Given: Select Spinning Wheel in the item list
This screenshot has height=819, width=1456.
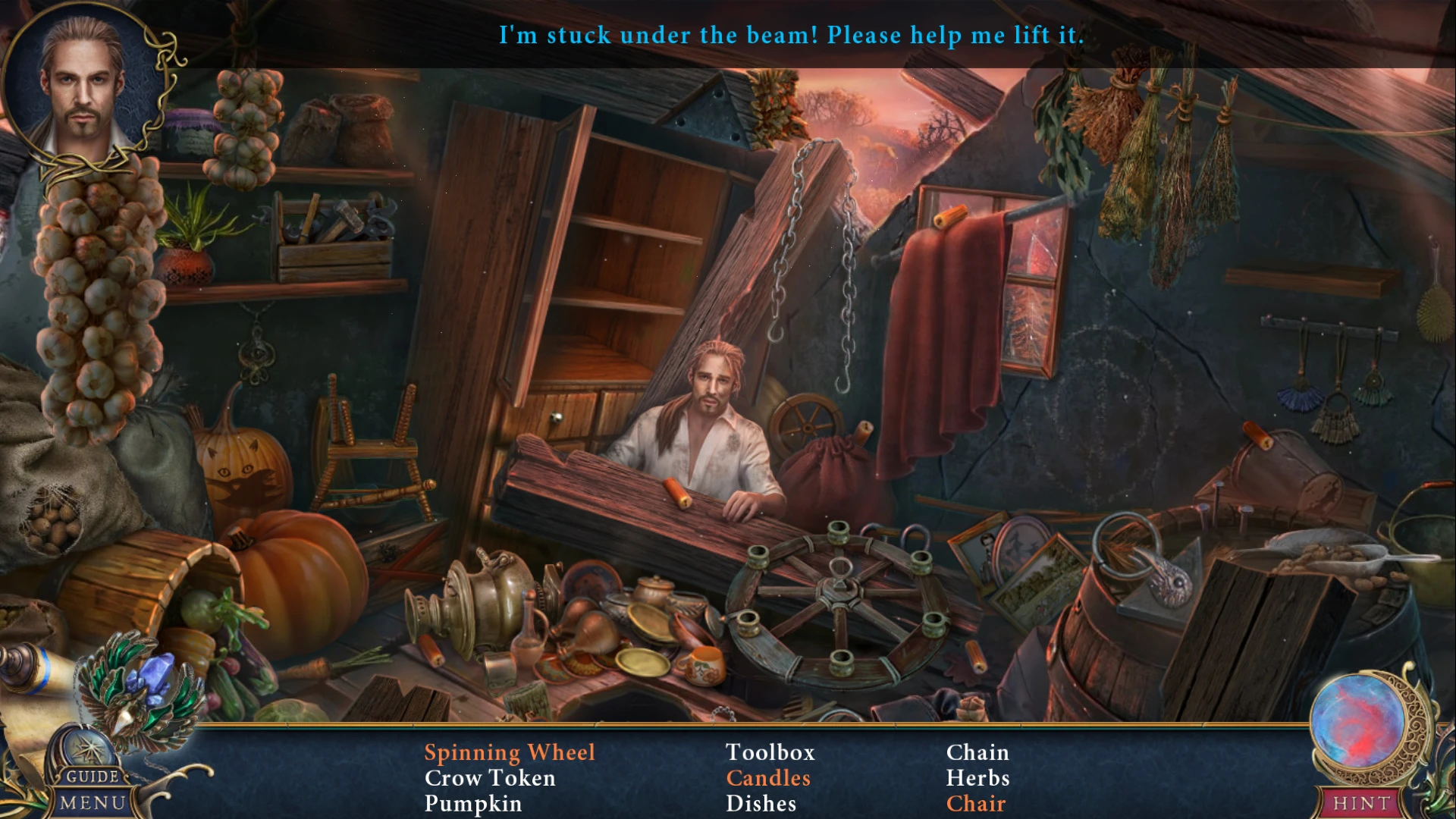Looking at the screenshot, I should [510, 752].
